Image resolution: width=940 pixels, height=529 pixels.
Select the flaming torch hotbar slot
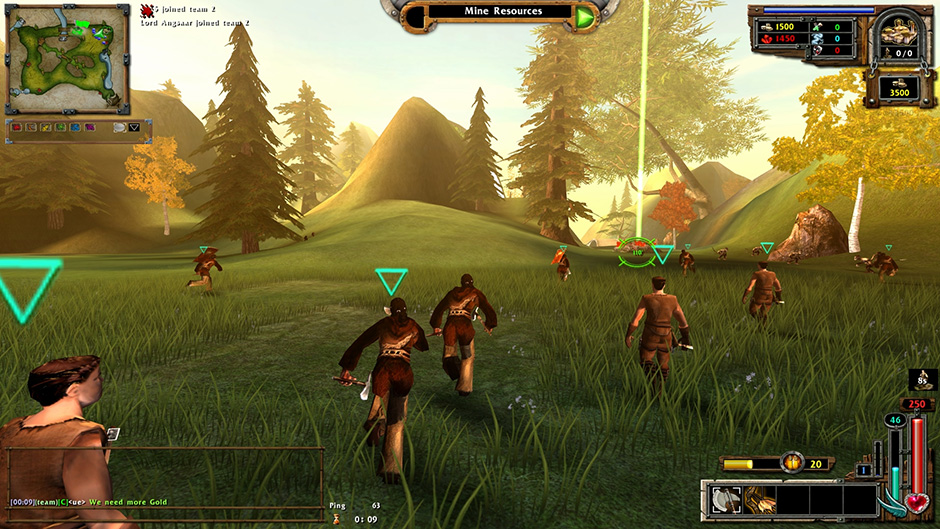(x=759, y=499)
